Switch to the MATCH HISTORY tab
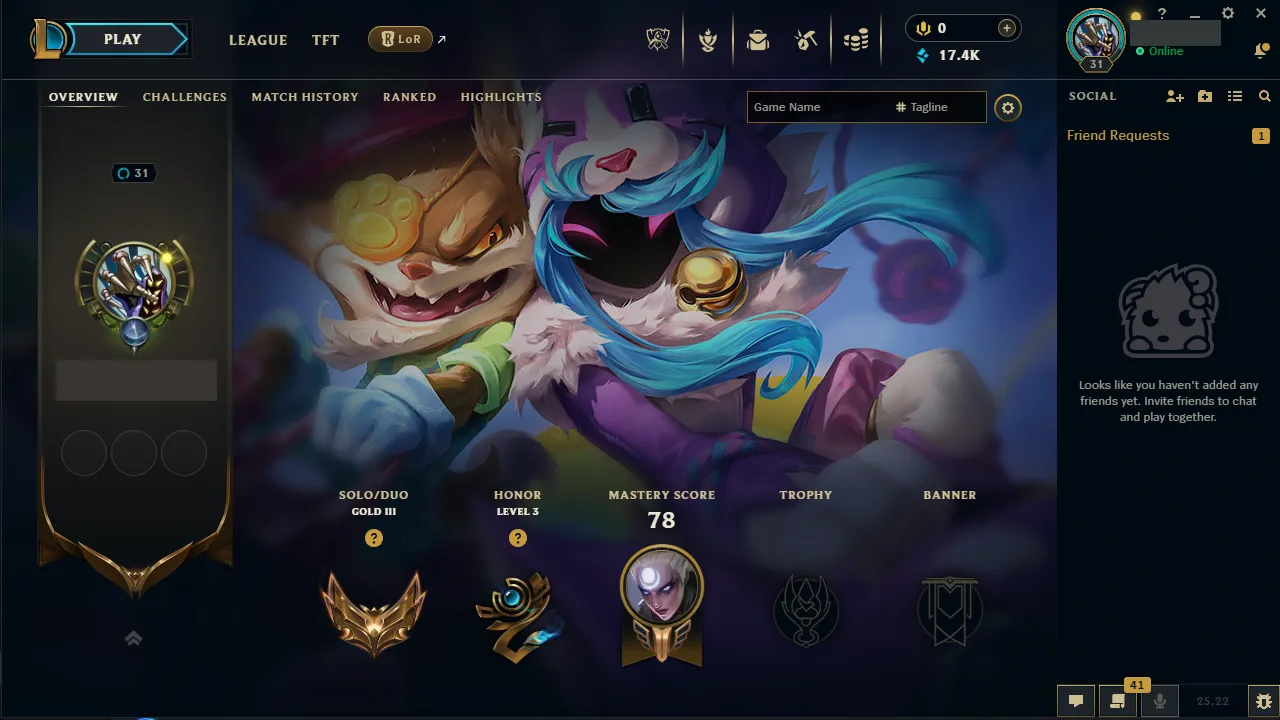This screenshot has width=1280, height=720. tap(305, 96)
